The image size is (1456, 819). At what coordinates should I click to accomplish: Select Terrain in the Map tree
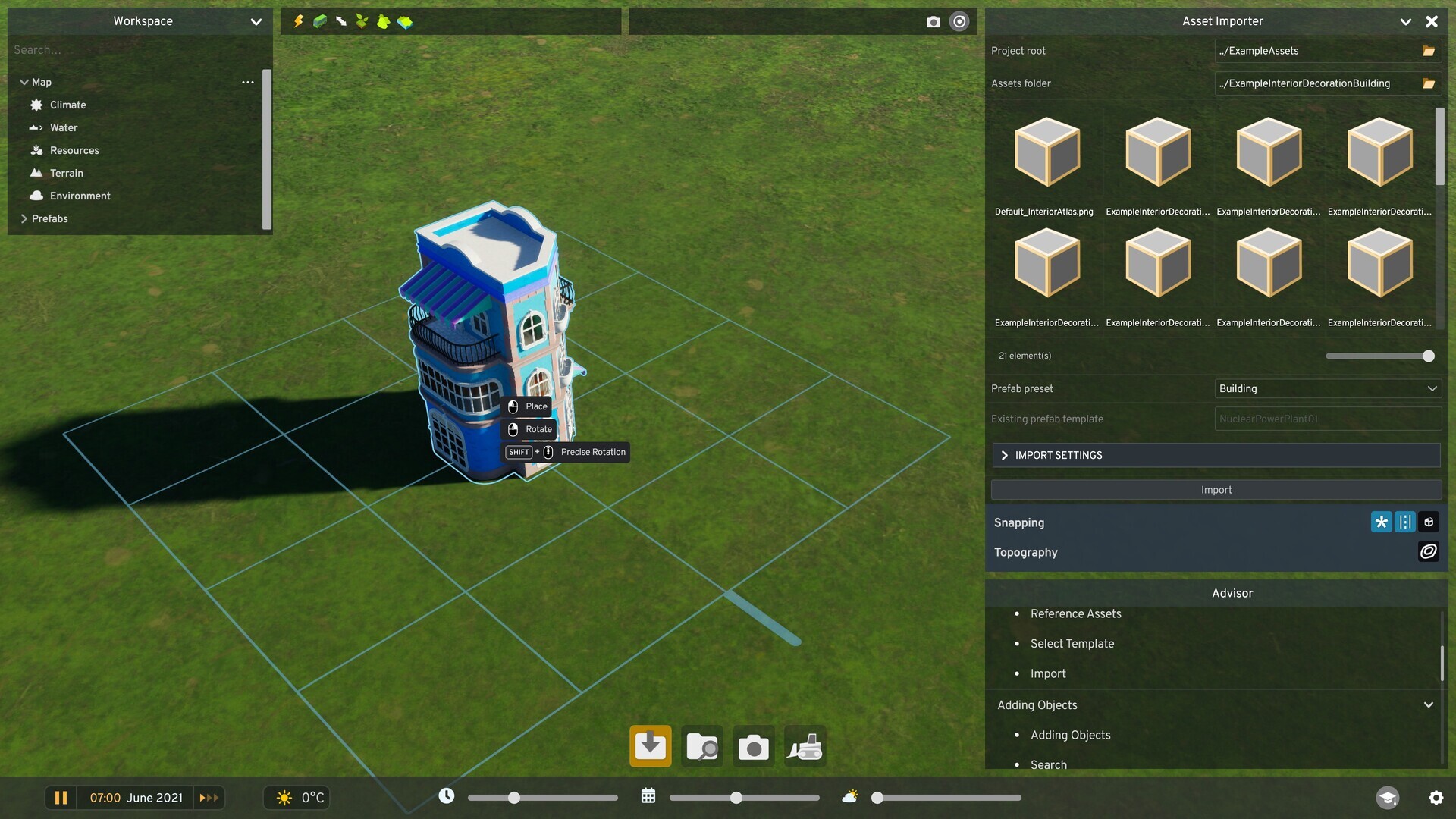pos(67,173)
